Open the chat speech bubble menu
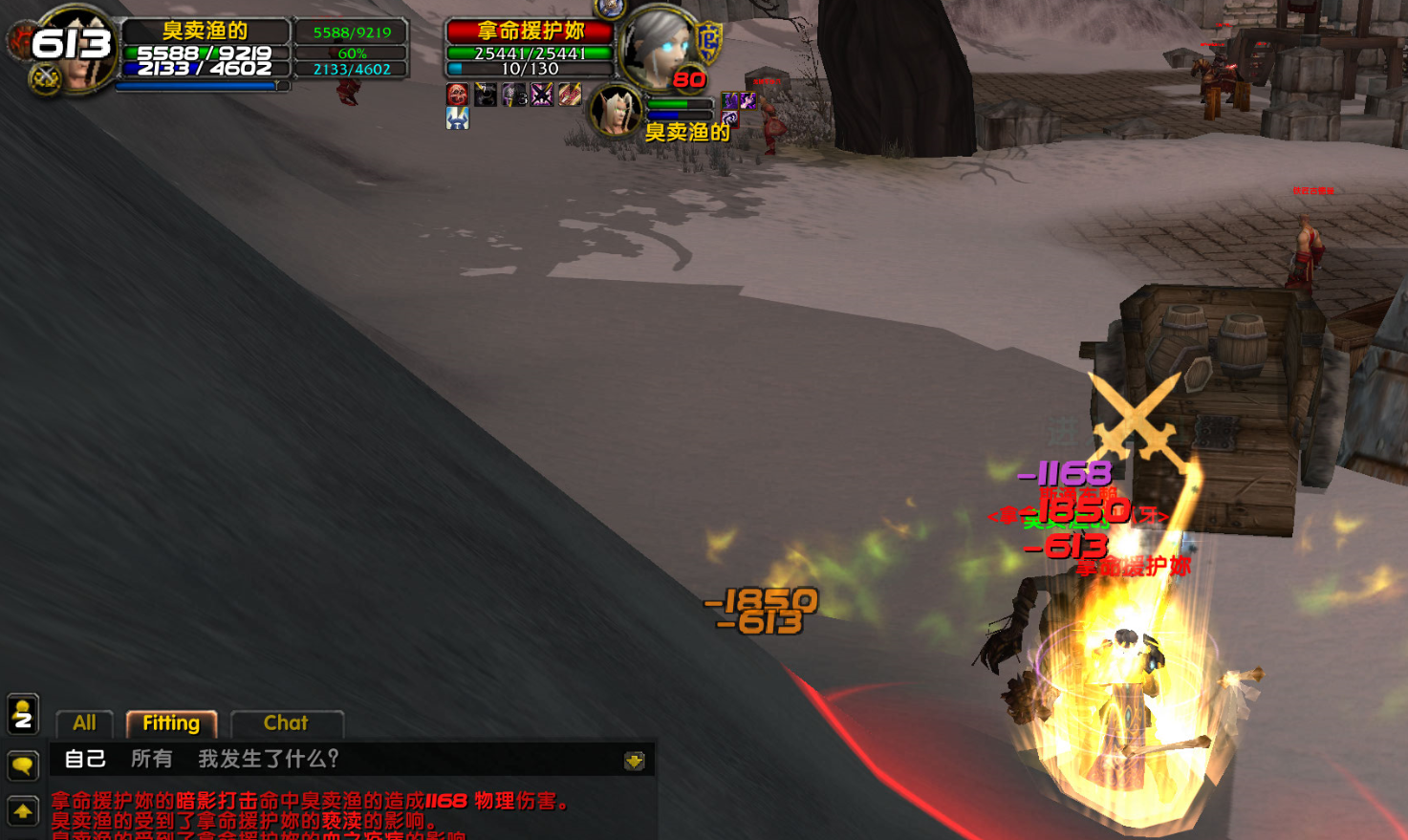Screen dimensions: 1408x840 click(23, 765)
